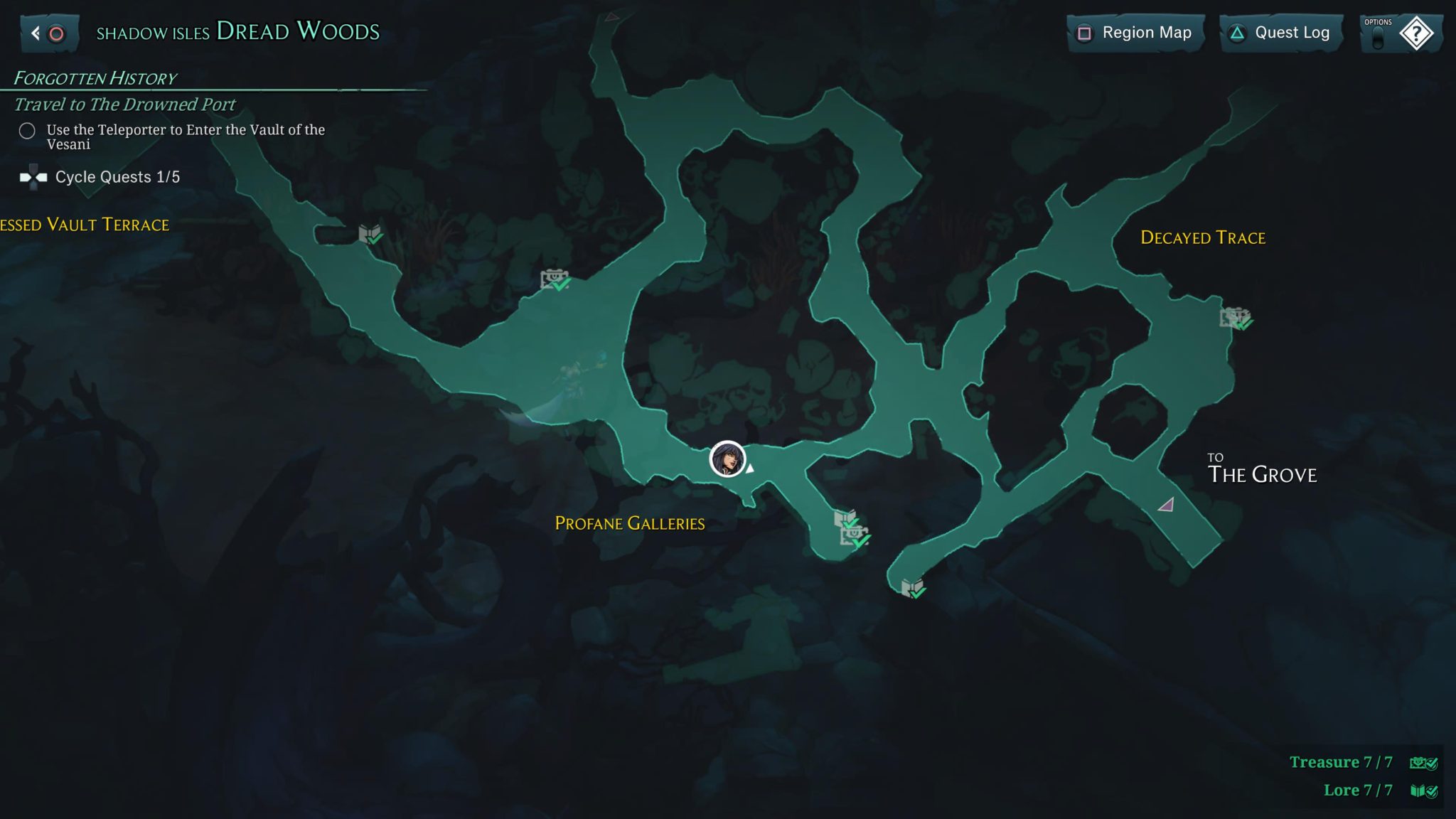Click the lore book marker below Profane Galleries
The image size is (1456, 819).
[912, 586]
